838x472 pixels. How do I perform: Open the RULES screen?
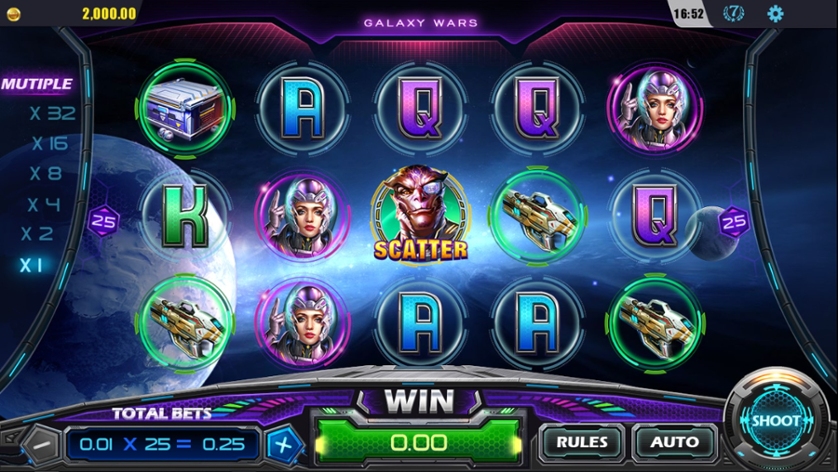(582, 441)
